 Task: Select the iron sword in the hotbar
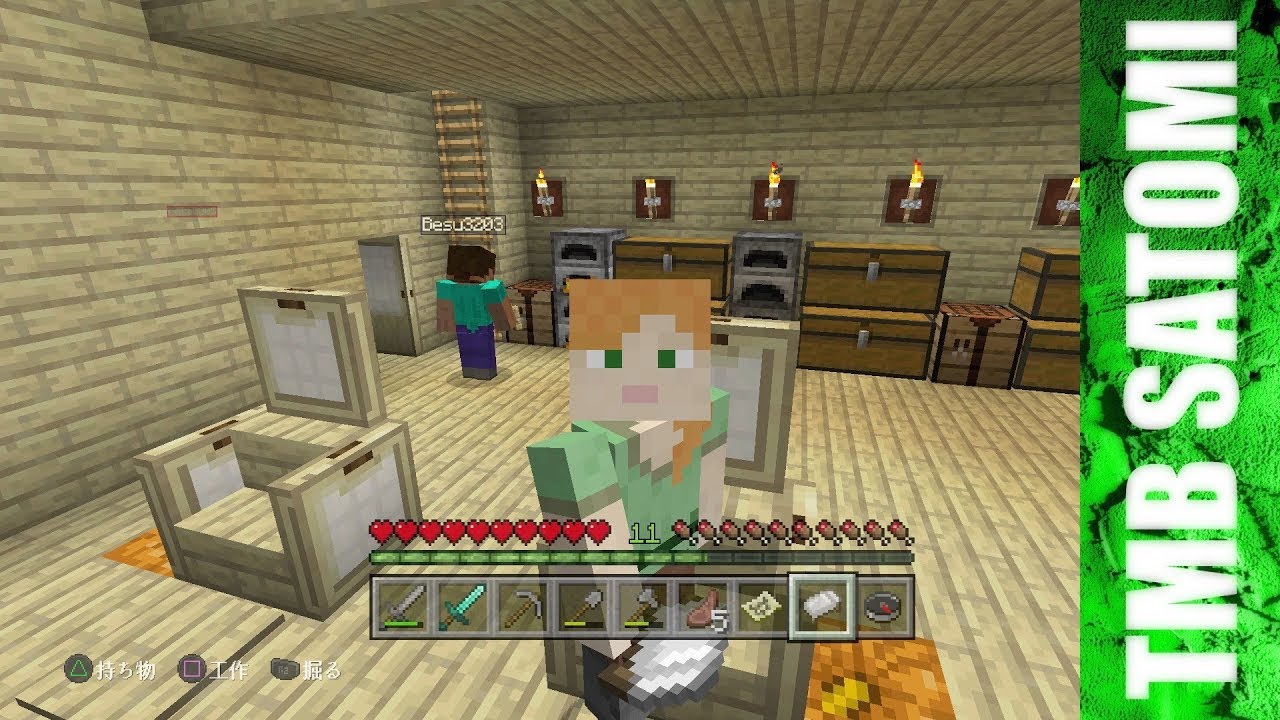(x=403, y=605)
